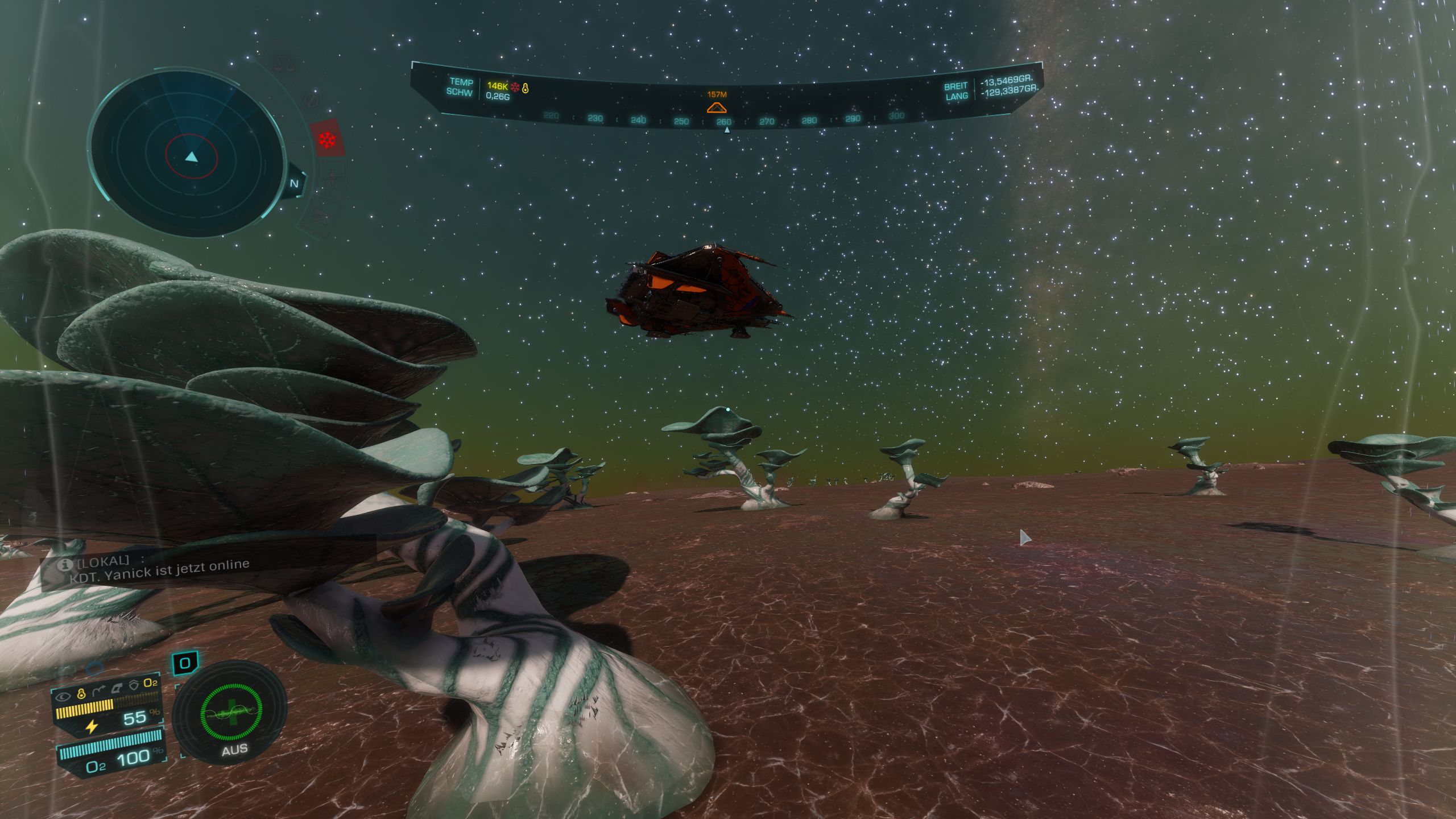Click the orange ship marker on the compass
The image size is (1456, 819).
pyautogui.click(x=717, y=107)
